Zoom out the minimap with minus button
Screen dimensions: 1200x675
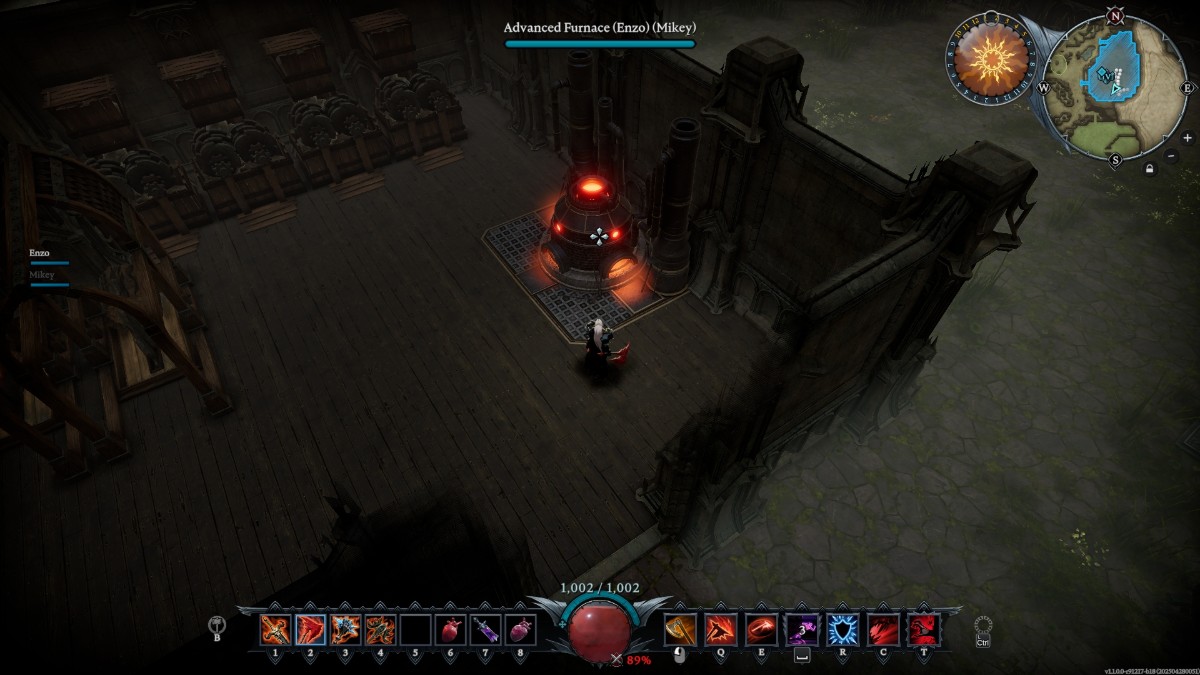click(x=1172, y=155)
